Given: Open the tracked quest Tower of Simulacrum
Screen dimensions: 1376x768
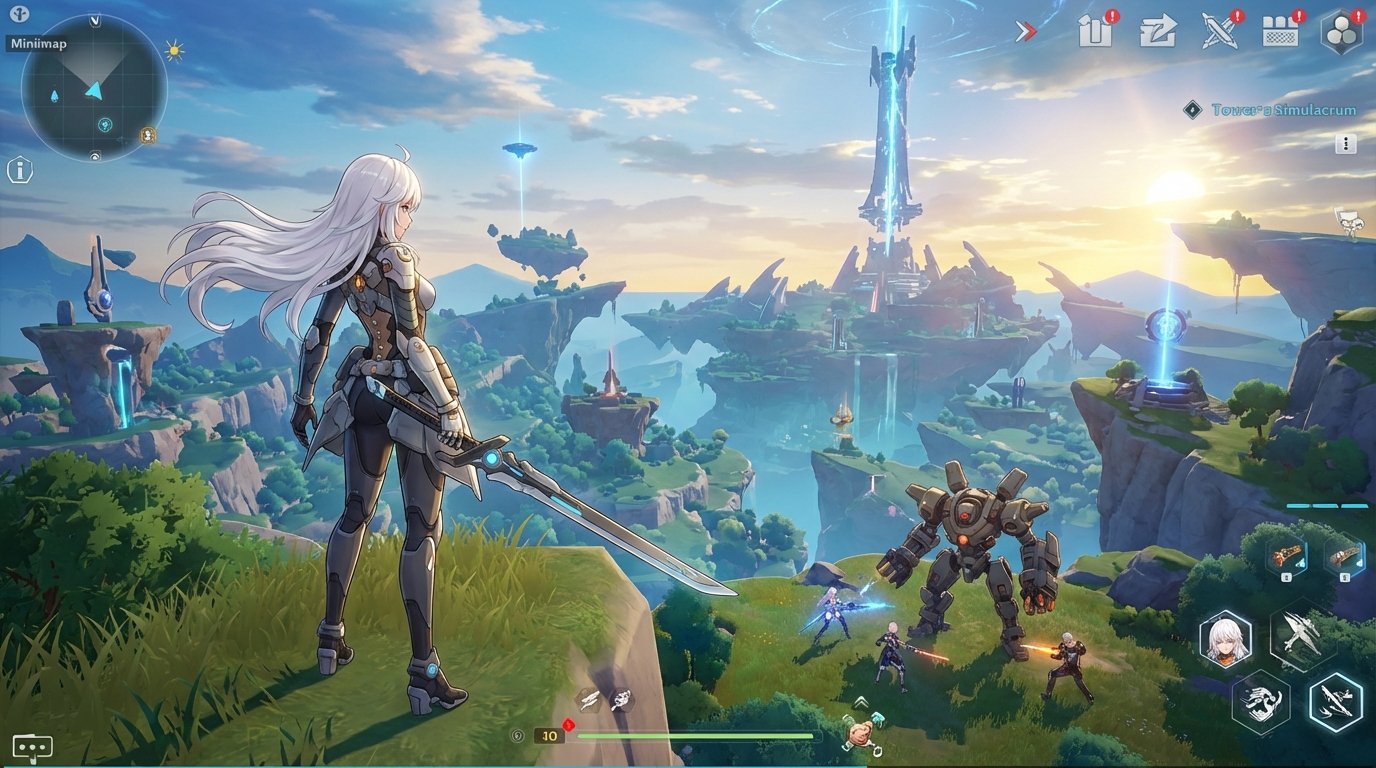Looking at the screenshot, I should 1283,110.
